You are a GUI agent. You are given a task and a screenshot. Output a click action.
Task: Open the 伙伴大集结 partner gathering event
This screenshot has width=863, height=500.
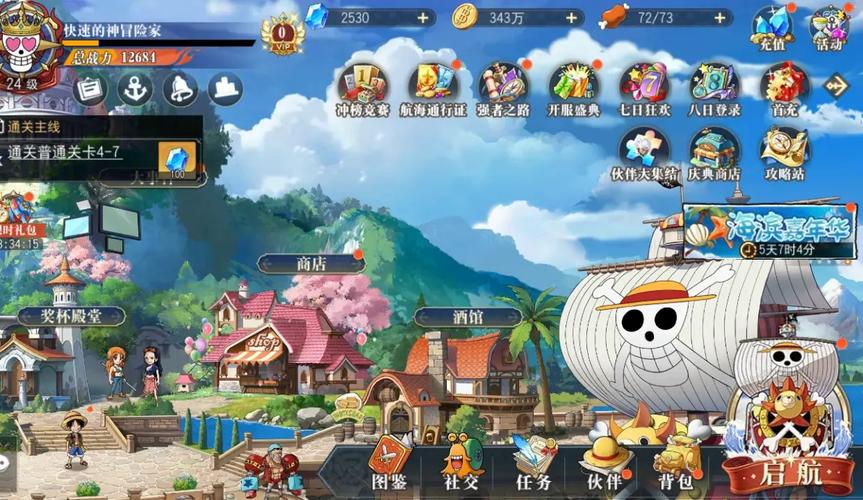644,152
